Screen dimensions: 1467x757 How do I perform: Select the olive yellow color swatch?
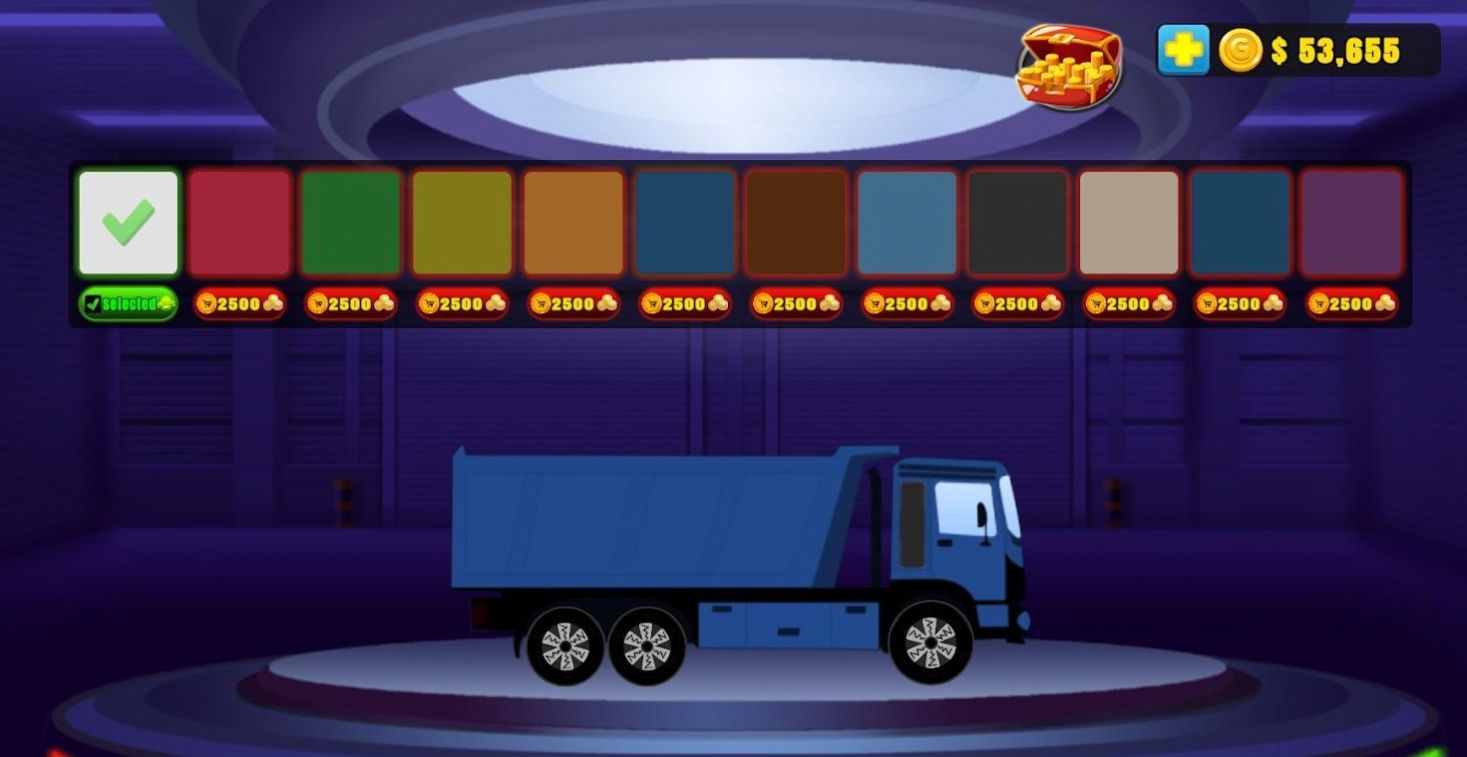click(x=463, y=220)
